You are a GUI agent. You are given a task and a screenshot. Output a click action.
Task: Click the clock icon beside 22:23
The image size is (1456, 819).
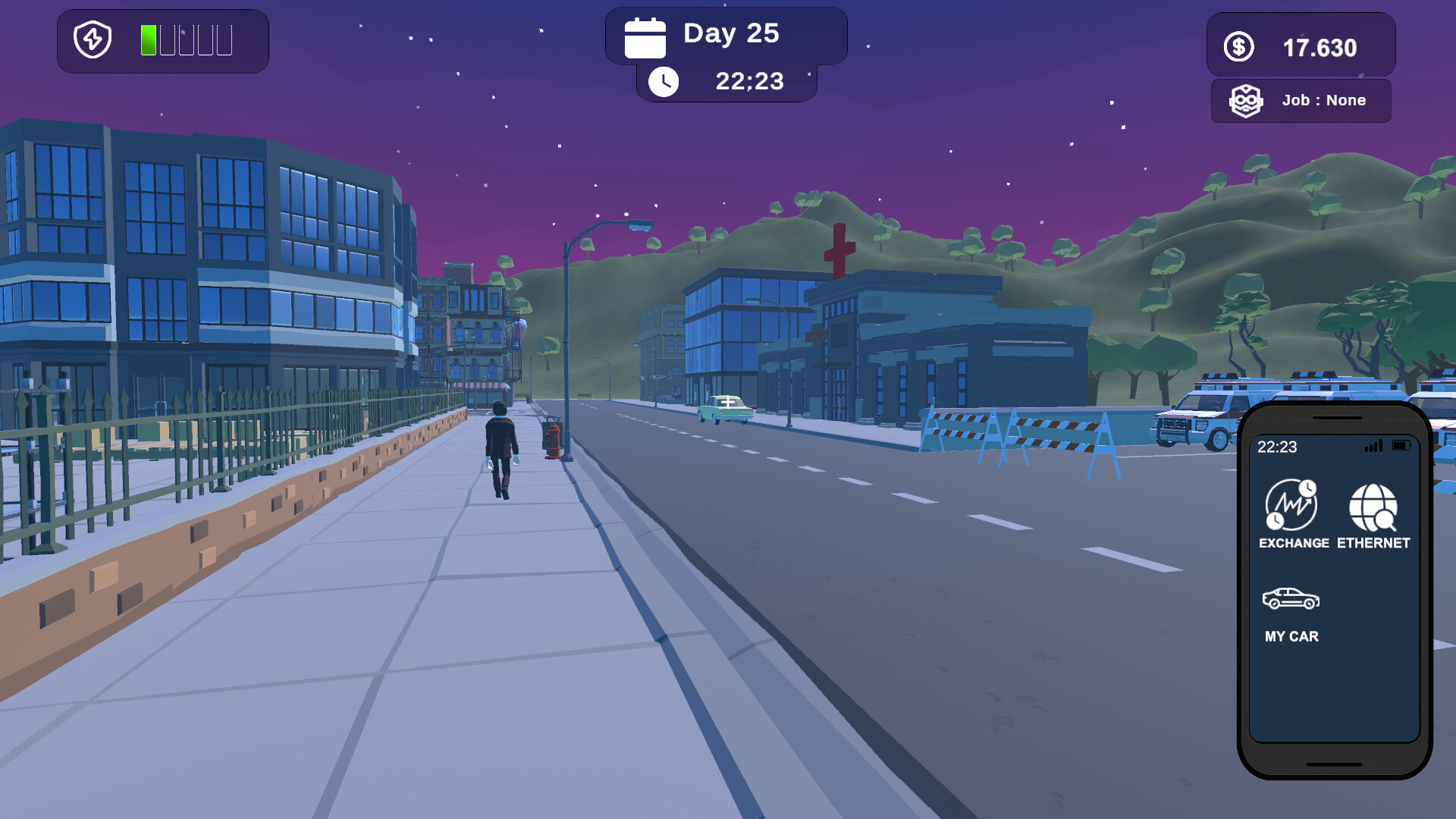[665, 81]
